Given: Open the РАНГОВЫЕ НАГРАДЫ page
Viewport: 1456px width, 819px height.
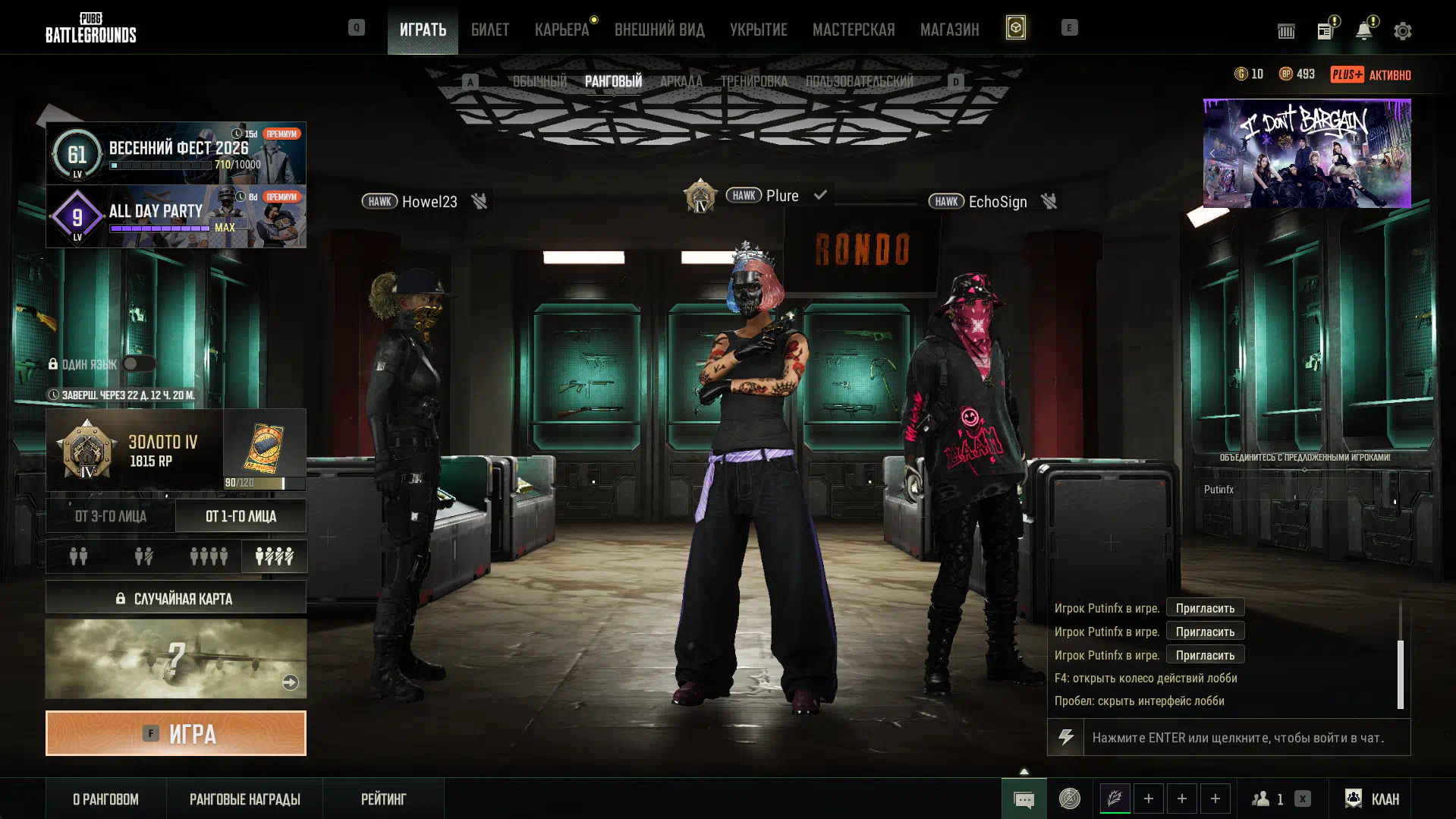Looking at the screenshot, I should point(244,799).
